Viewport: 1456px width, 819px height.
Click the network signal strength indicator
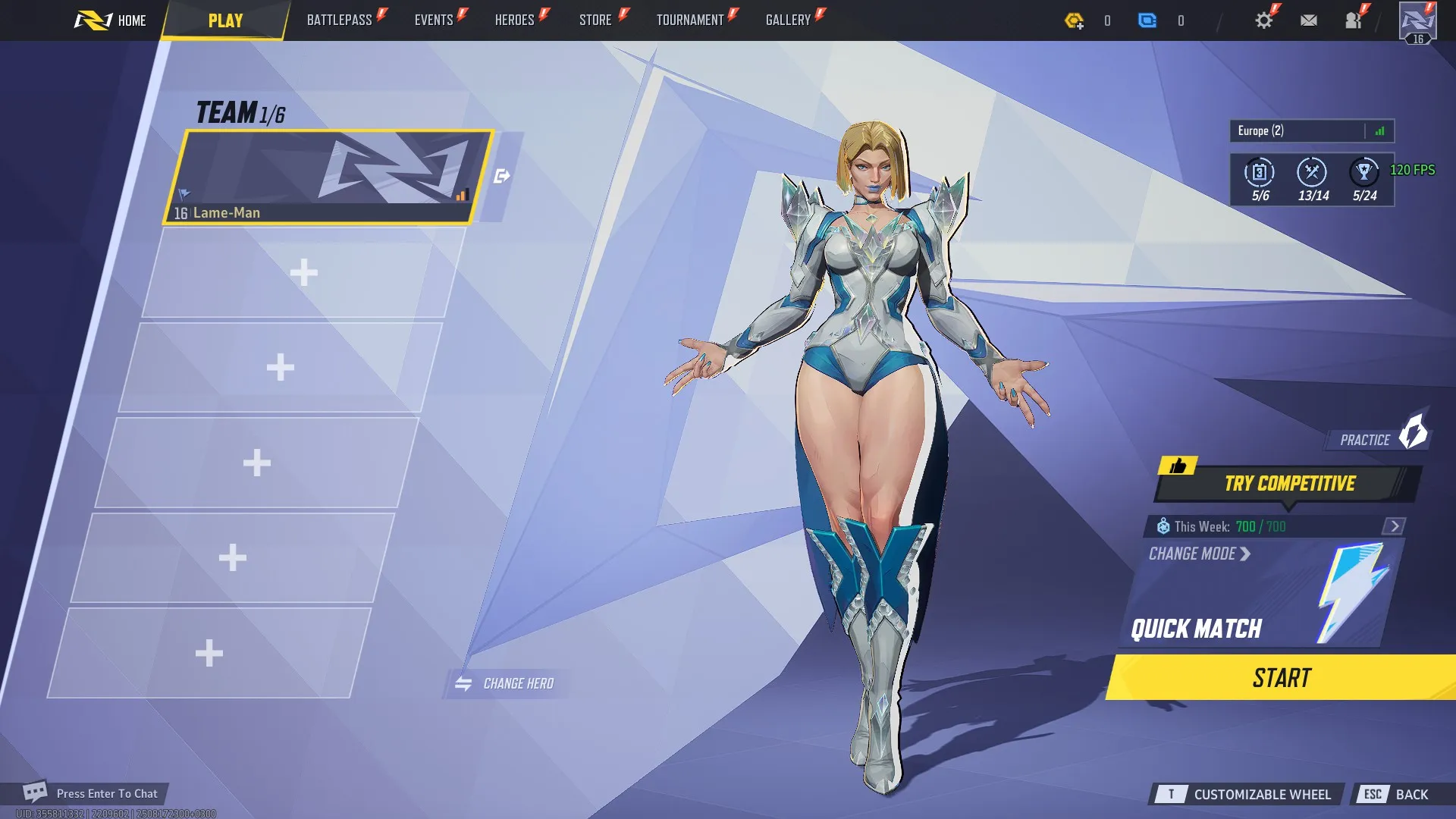coord(1381,130)
